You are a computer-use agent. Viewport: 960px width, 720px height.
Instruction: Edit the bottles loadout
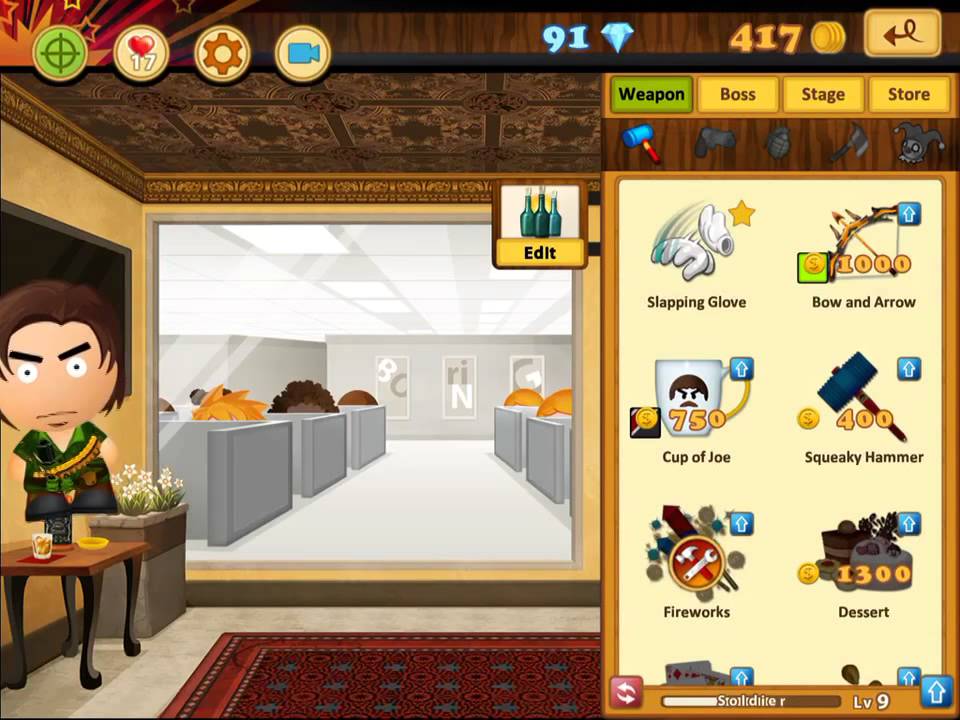point(540,226)
